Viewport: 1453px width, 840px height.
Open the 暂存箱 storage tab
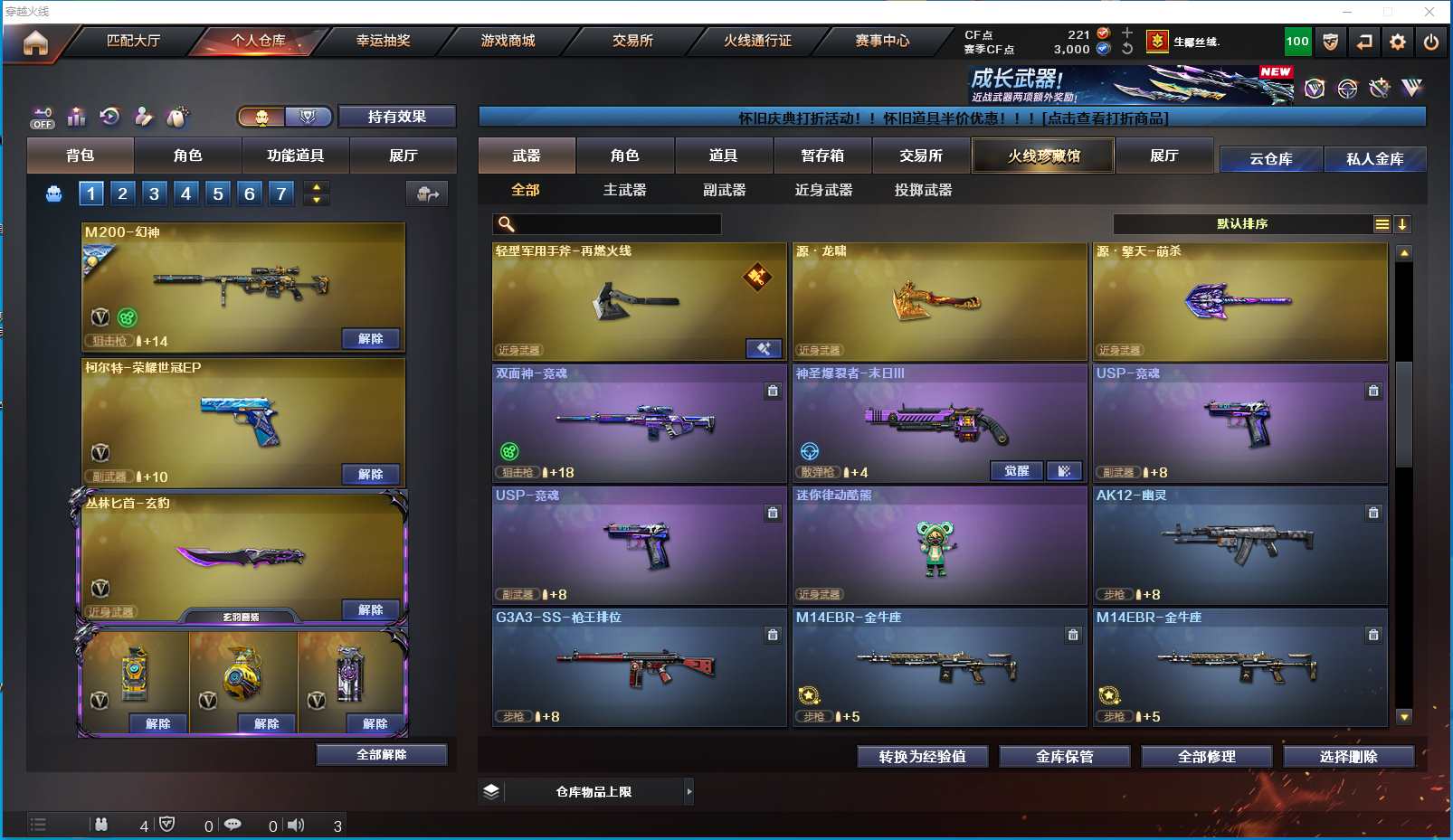822,156
